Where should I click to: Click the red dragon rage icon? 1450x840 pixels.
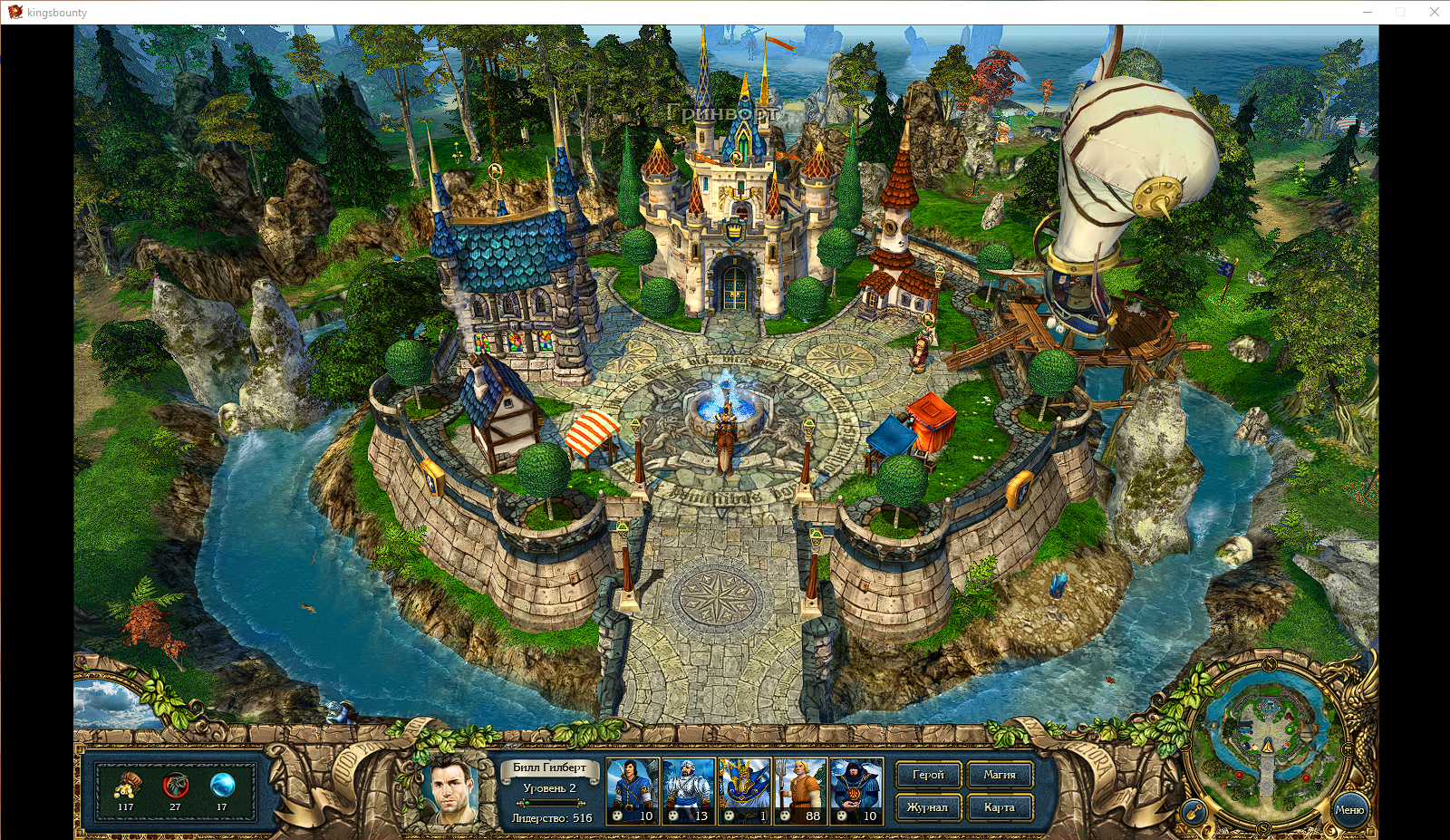pos(175,785)
